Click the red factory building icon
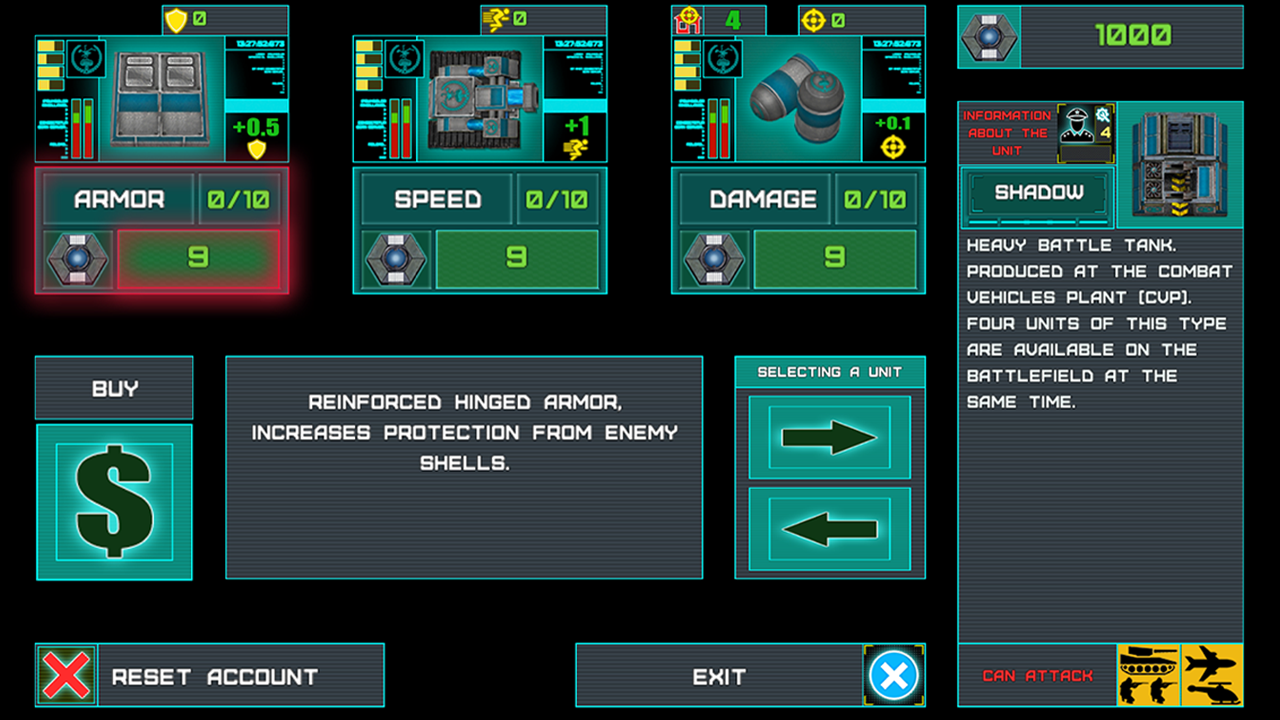1280x720 pixels. click(x=690, y=19)
